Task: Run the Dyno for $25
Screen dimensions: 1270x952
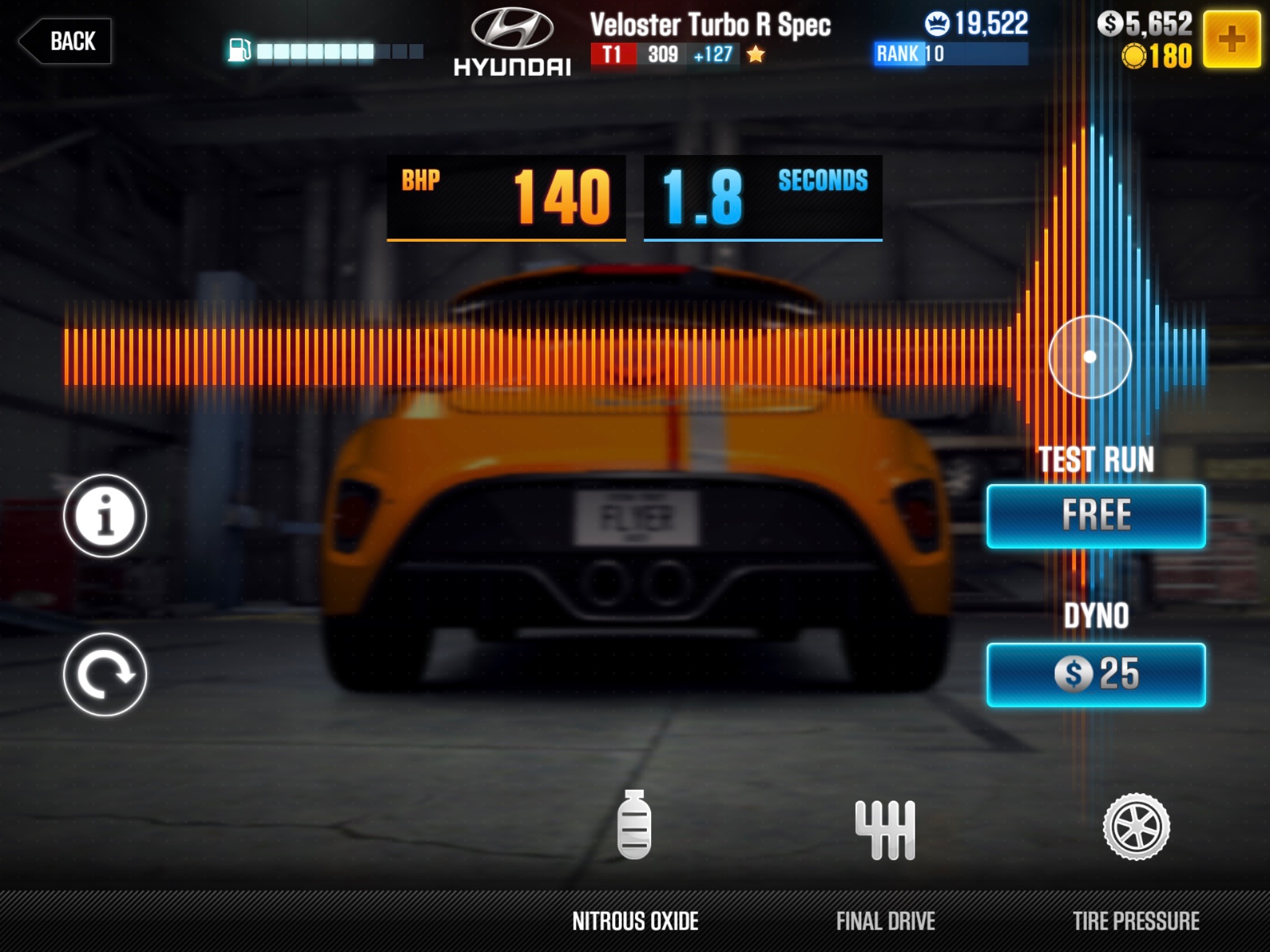Action: coord(1096,674)
